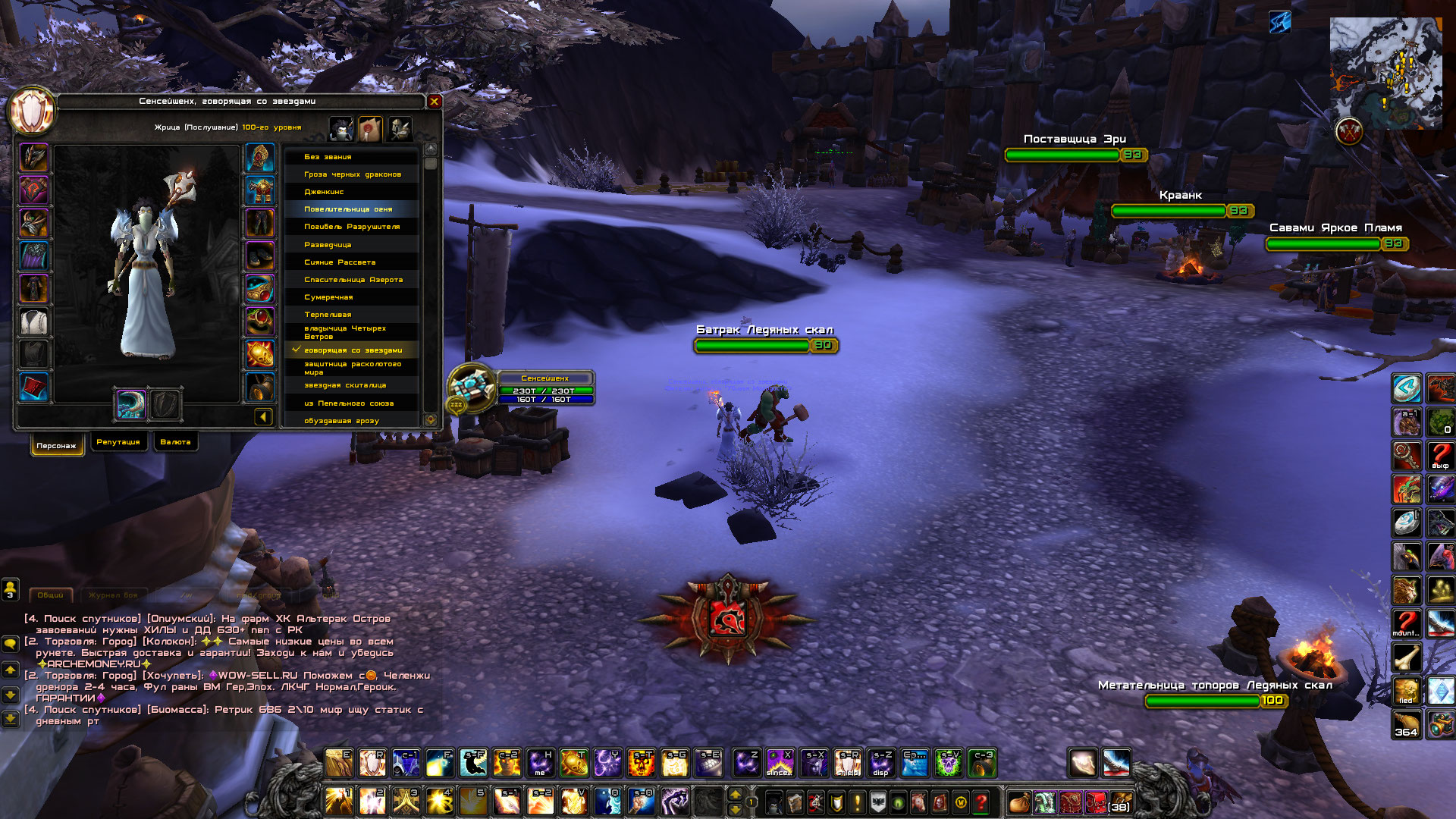Switch to the Репутация tab
Screen dimensions: 1456x819
(x=118, y=442)
